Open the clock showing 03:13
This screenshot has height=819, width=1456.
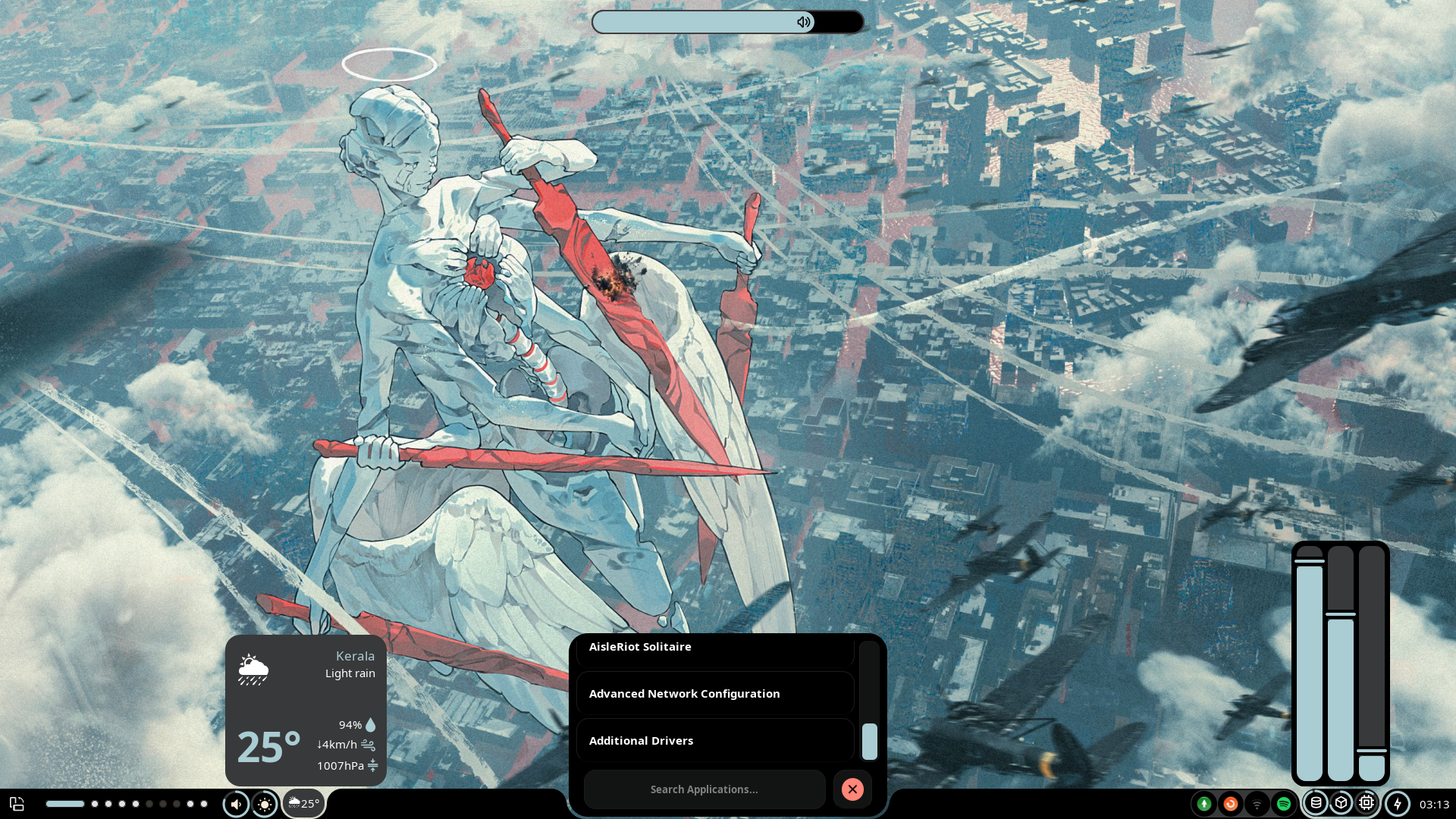point(1434,804)
